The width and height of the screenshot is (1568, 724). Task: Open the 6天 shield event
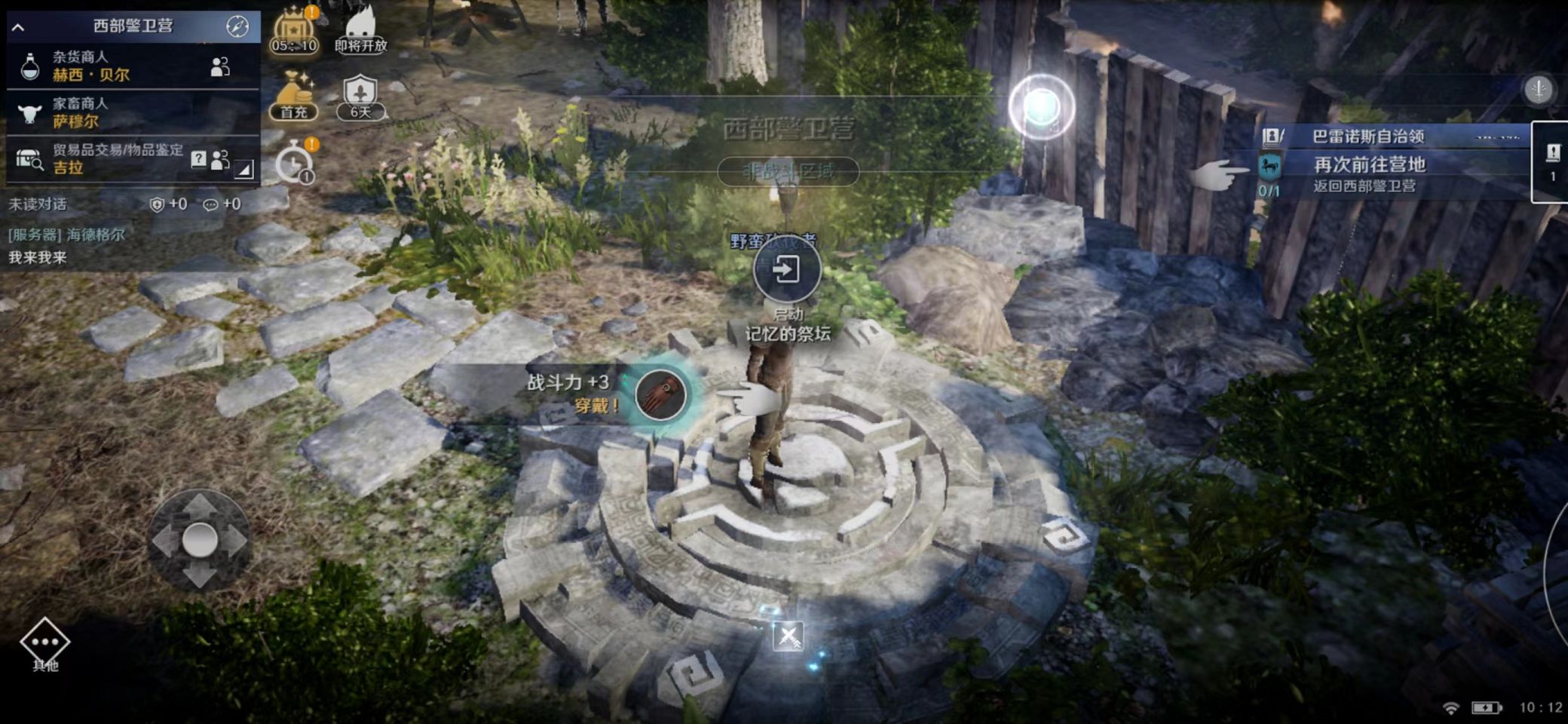tap(360, 97)
